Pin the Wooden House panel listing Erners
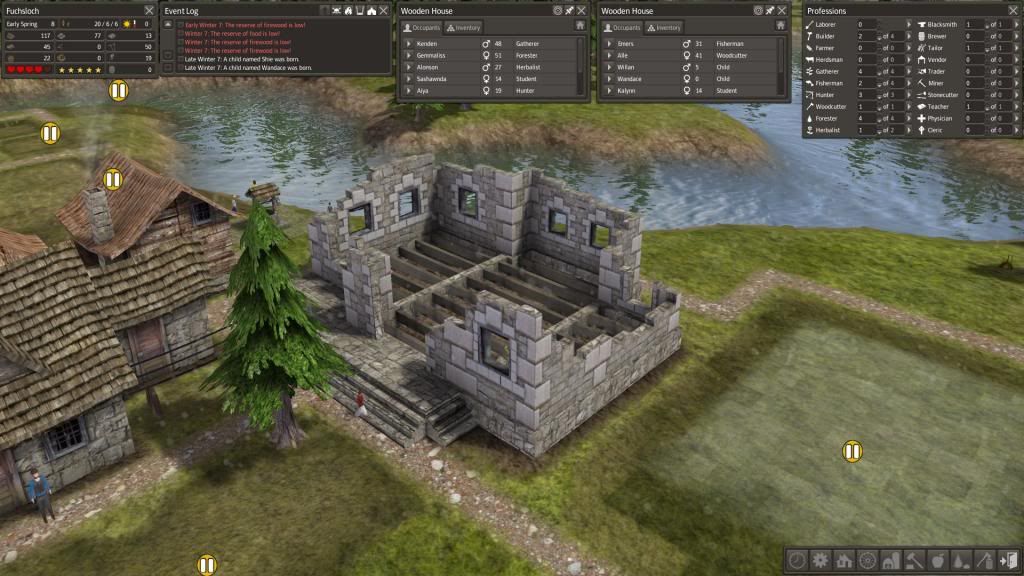 [x=770, y=10]
